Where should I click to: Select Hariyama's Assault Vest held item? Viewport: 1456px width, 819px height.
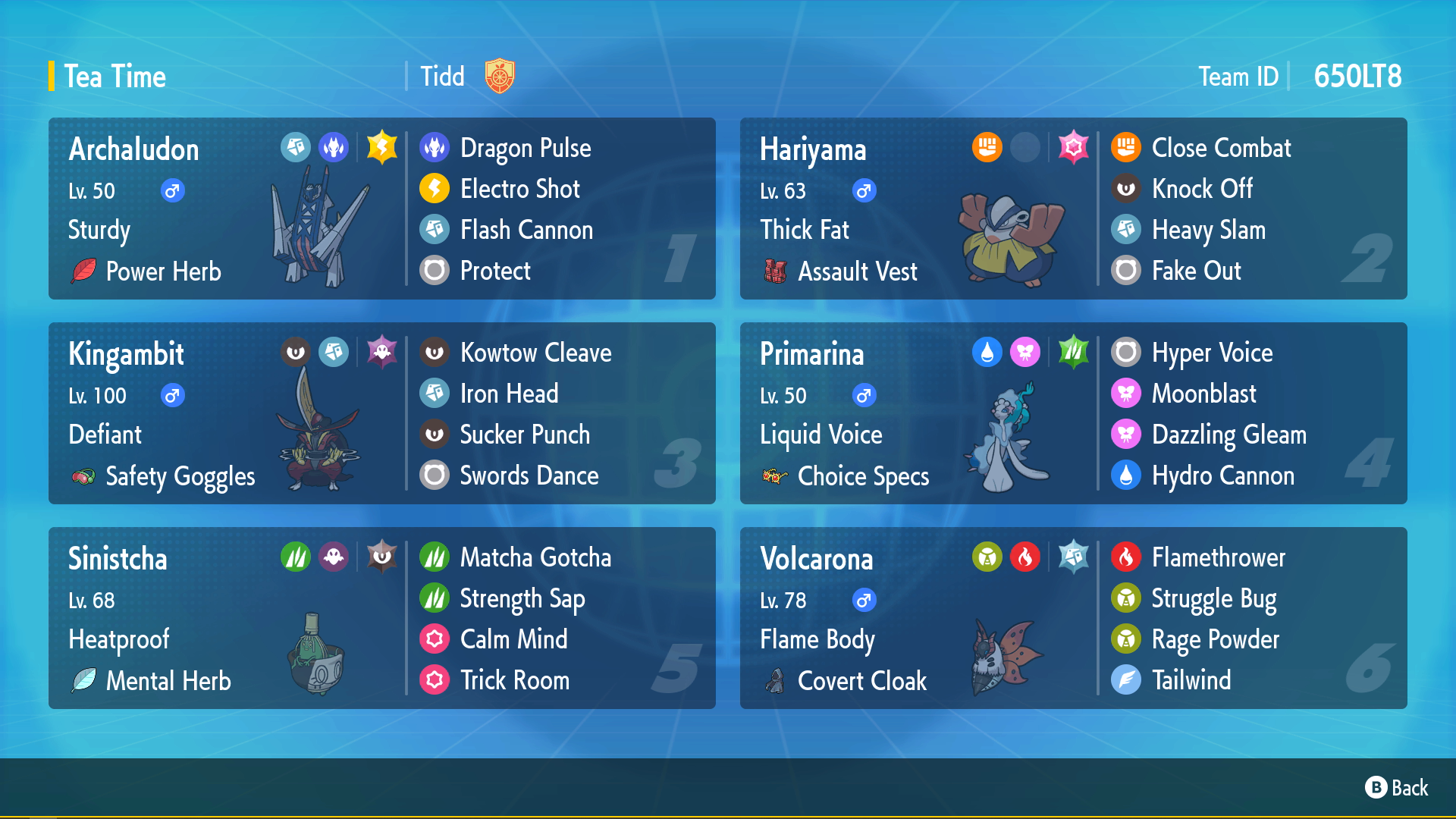click(857, 271)
